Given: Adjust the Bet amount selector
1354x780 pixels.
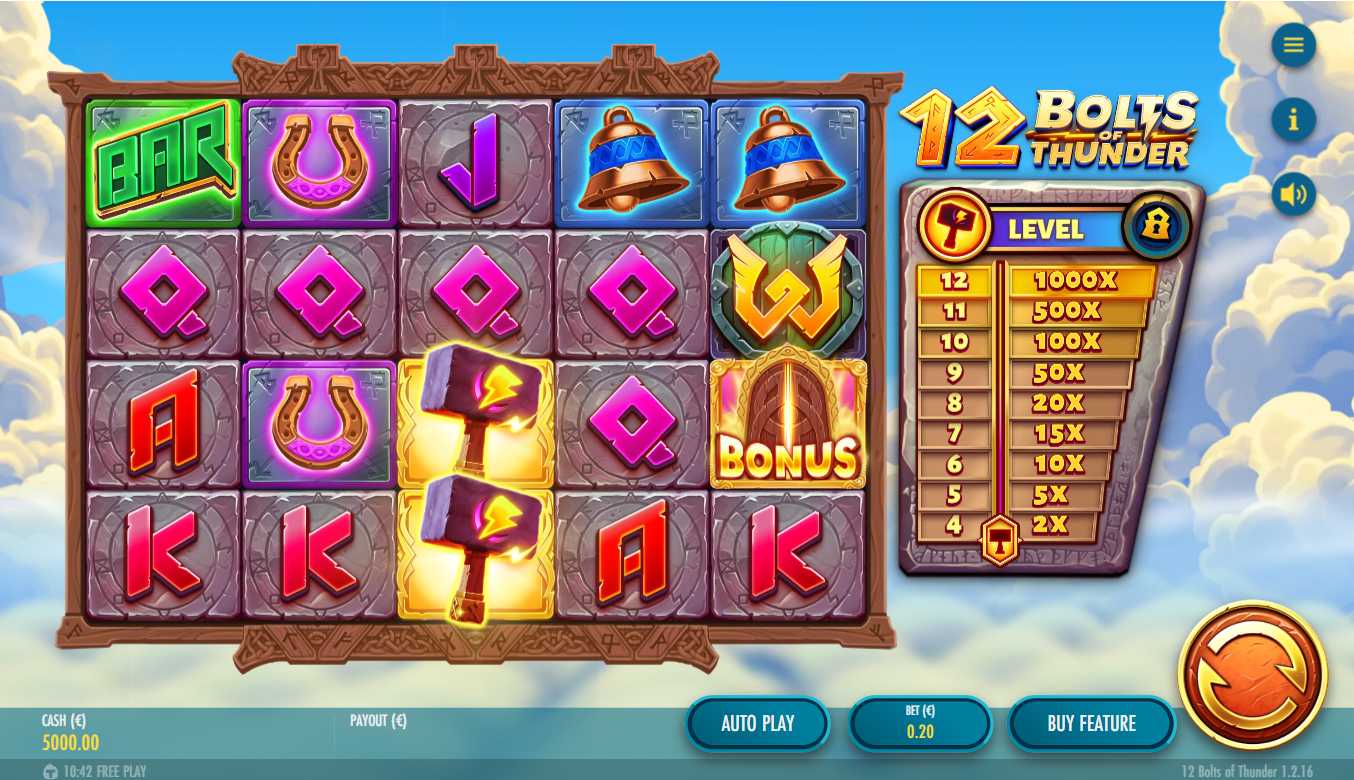Looking at the screenshot, I should pyautogui.click(x=920, y=723).
